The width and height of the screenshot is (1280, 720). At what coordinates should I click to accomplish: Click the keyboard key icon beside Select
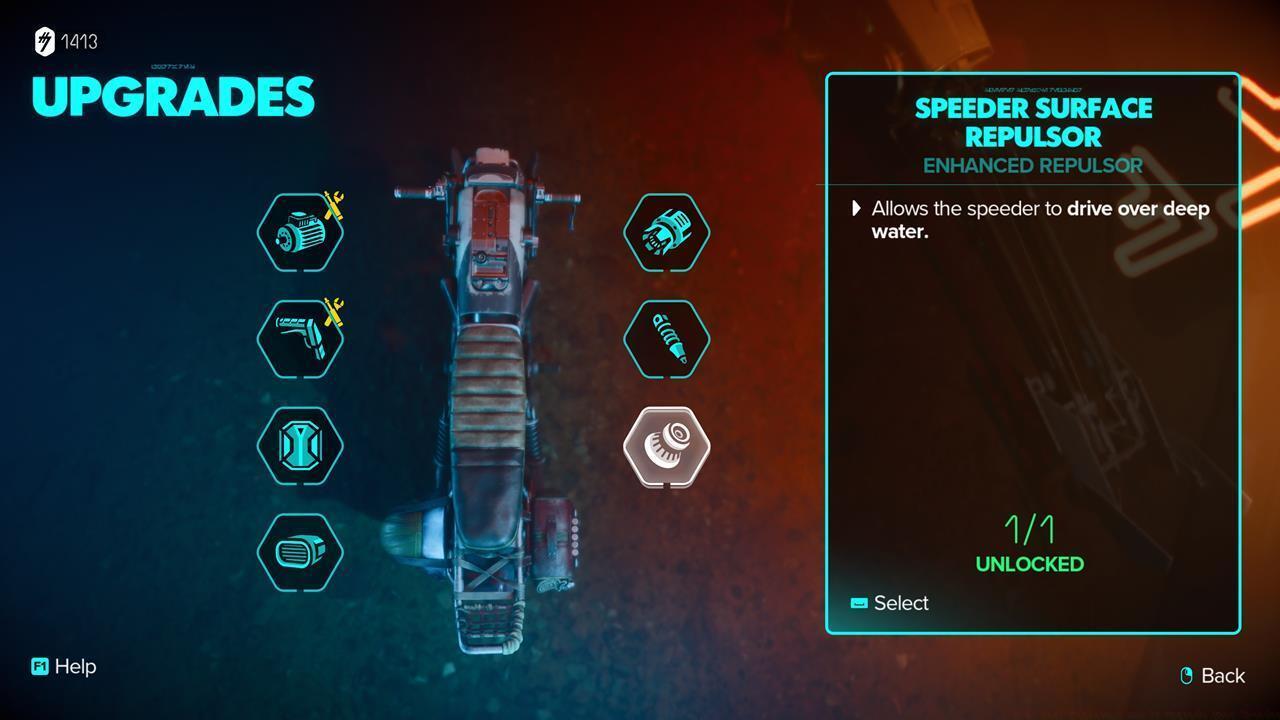click(x=857, y=603)
